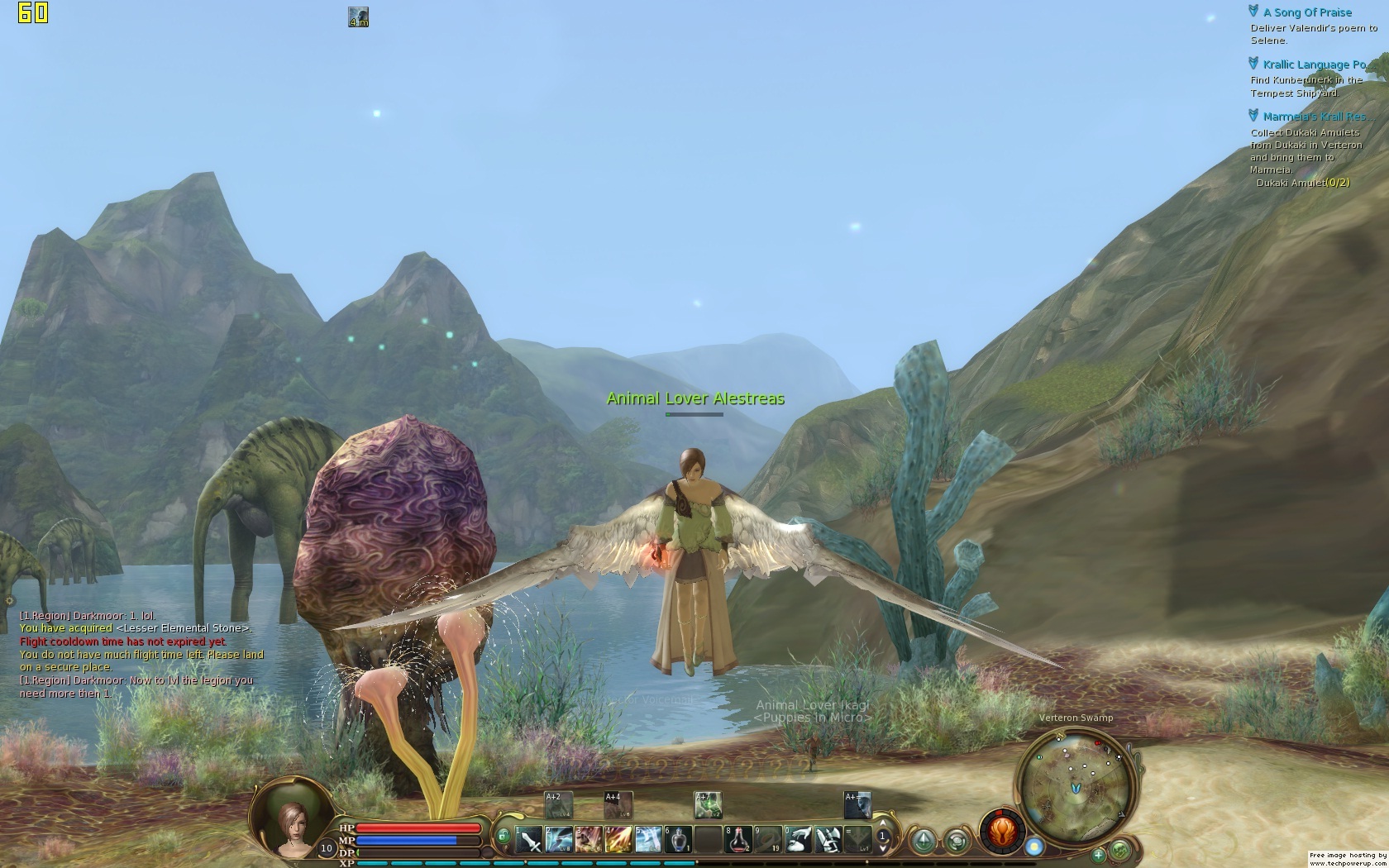Click the green plus button beside minimap
This screenshot has height=868, width=1389.
coord(1099,855)
